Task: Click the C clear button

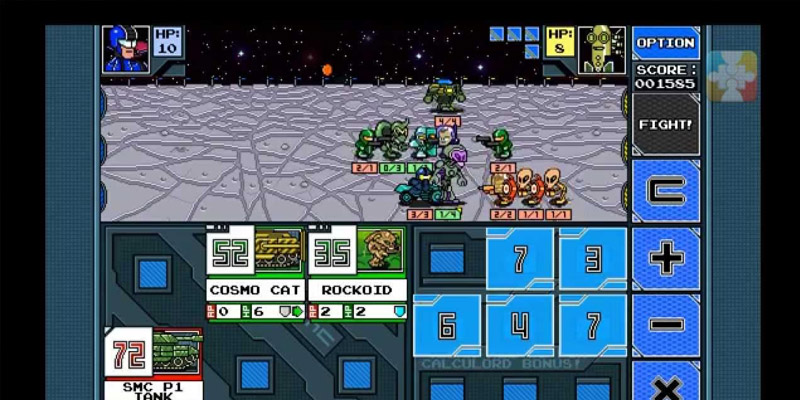Action: (x=666, y=190)
